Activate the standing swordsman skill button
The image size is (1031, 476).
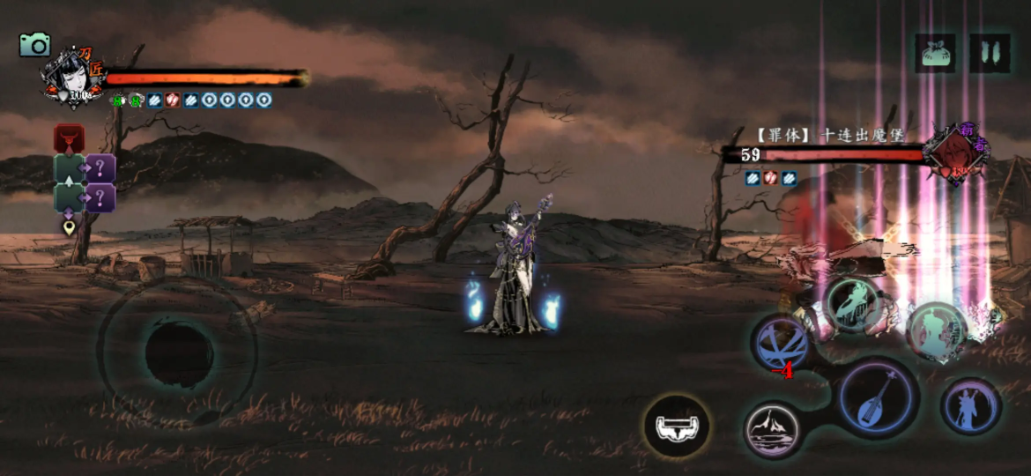[x=971, y=407]
